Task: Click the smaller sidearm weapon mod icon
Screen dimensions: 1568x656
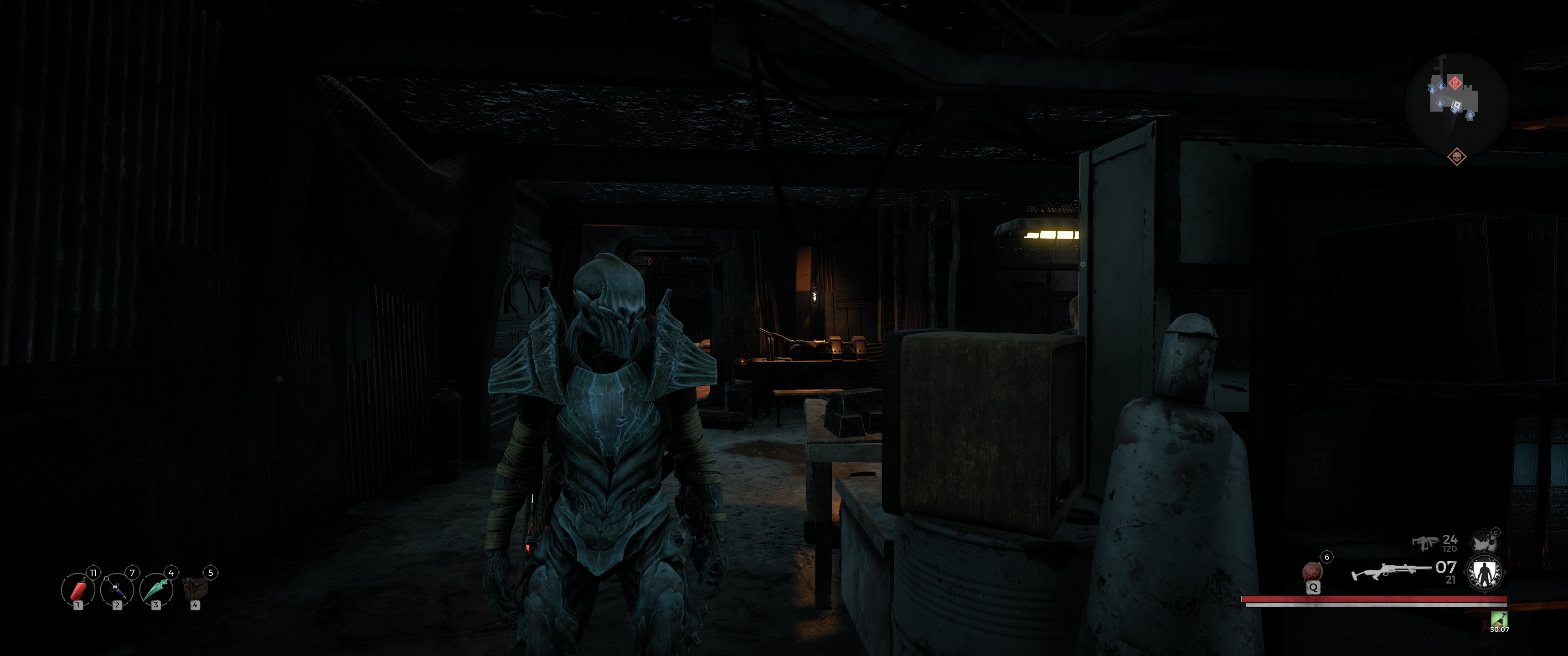Action: [x=1485, y=541]
